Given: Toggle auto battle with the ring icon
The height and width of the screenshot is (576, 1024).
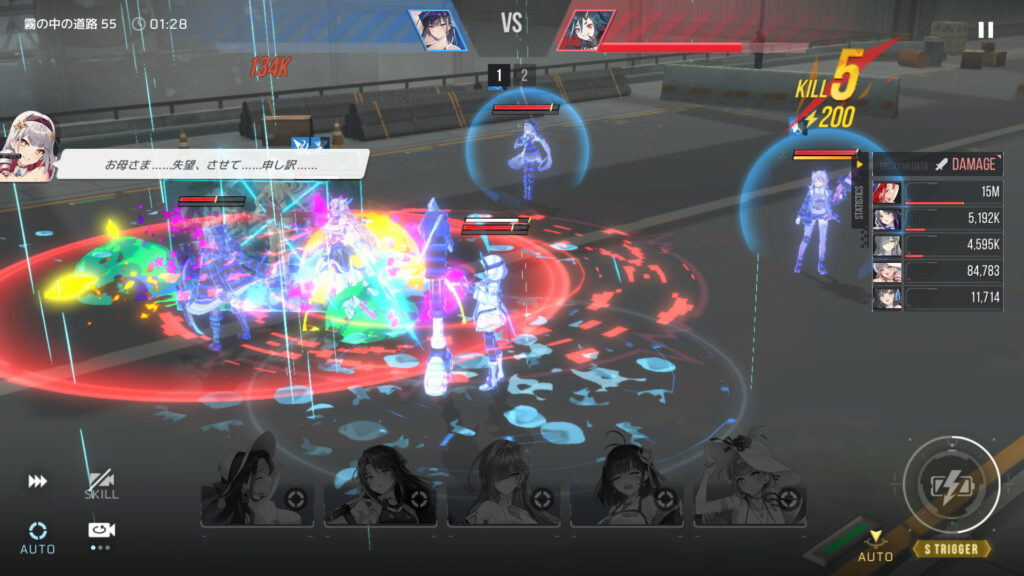Looking at the screenshot, I should [x=37, y=535].
